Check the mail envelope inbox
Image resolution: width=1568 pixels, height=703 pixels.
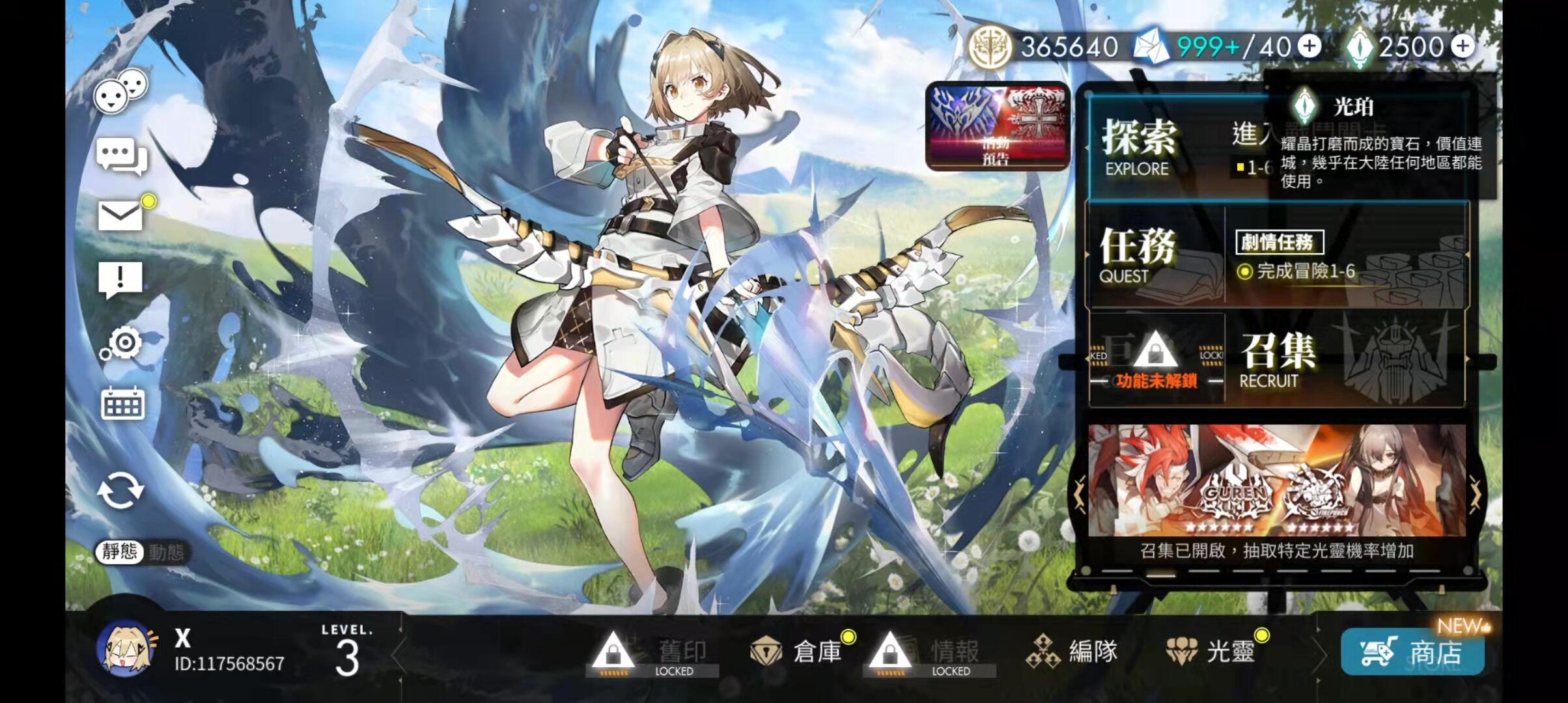(120, 215)
